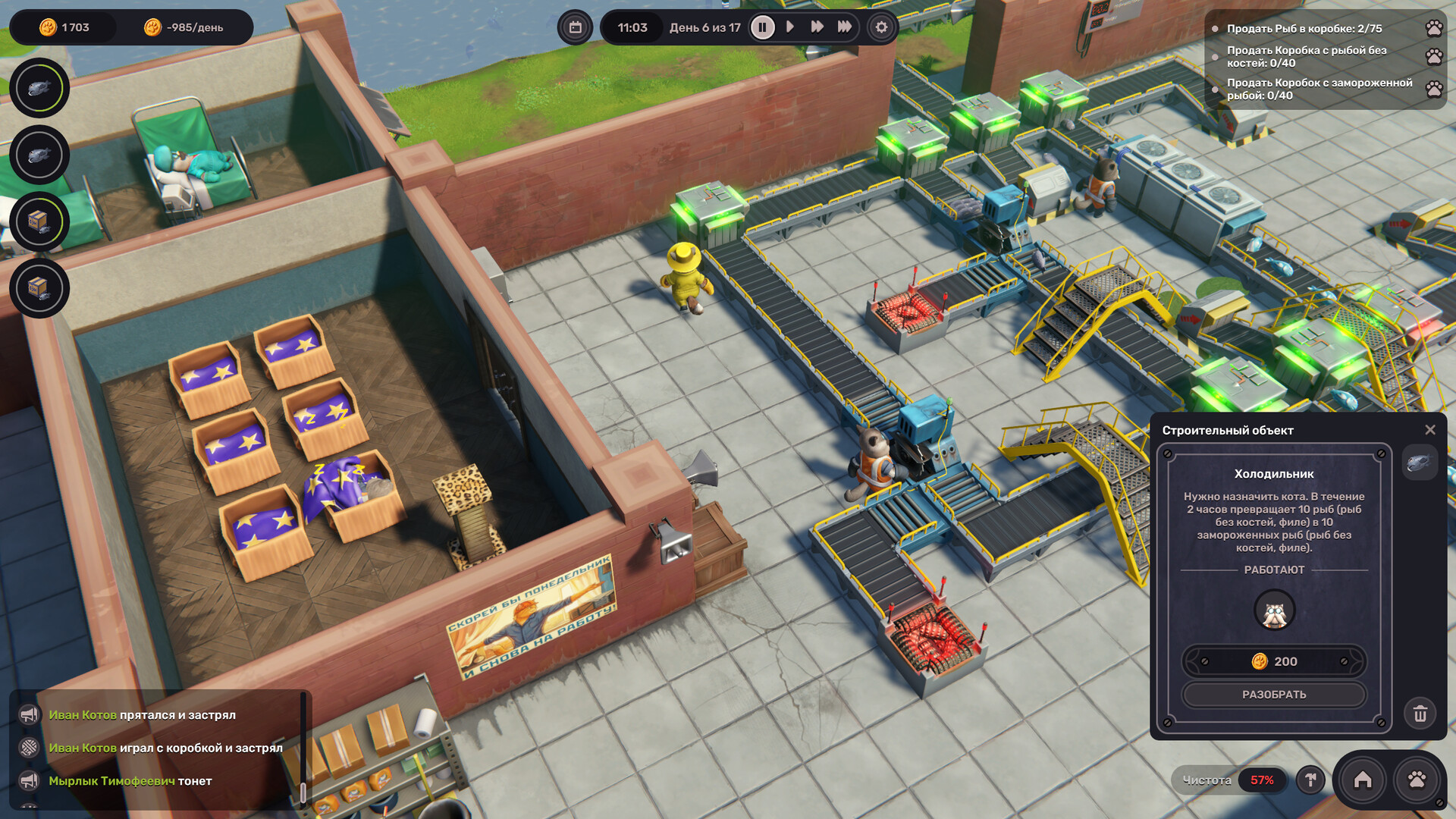
Task: Click the trash can icon
Action: click(1420, 714)
